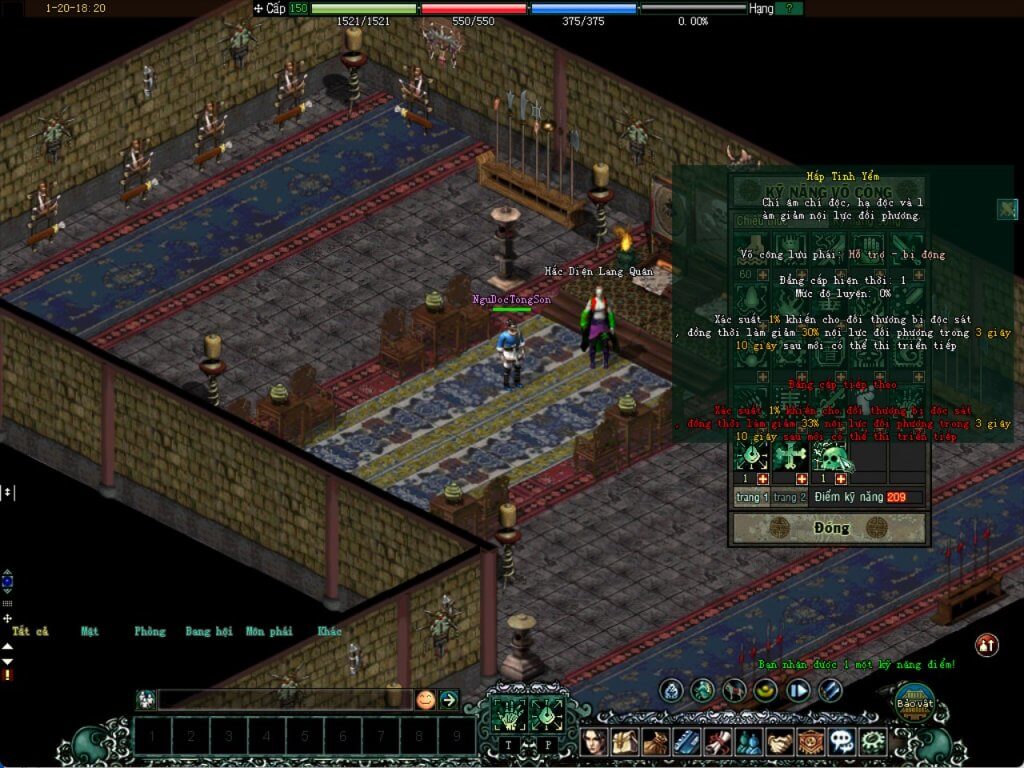Select the Tất cả chat tab
This screenshot has width=1024, height=768.
pyautogui.click(x=30, y=631)
